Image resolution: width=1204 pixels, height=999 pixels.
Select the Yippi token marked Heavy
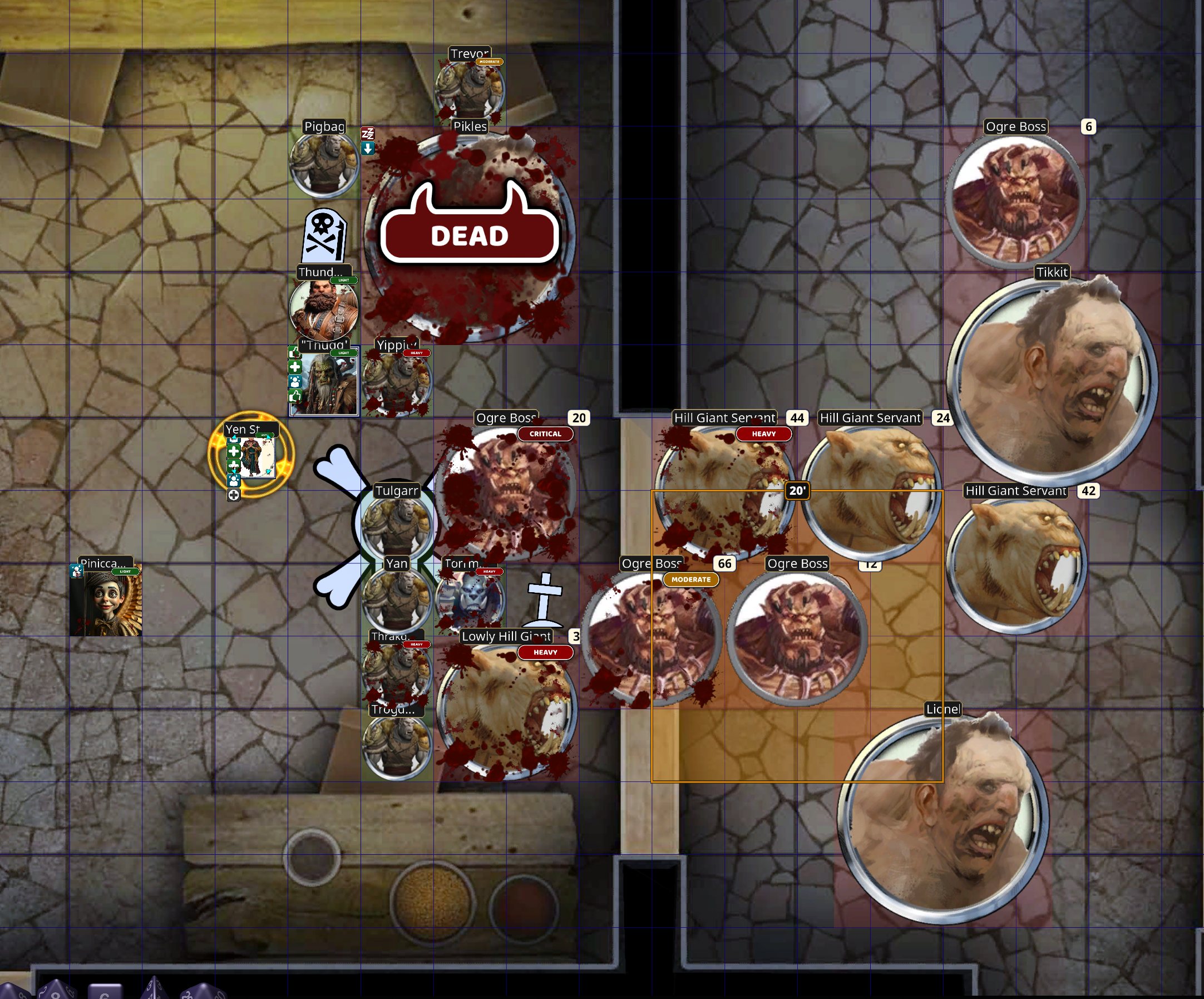tap(397, 382)
